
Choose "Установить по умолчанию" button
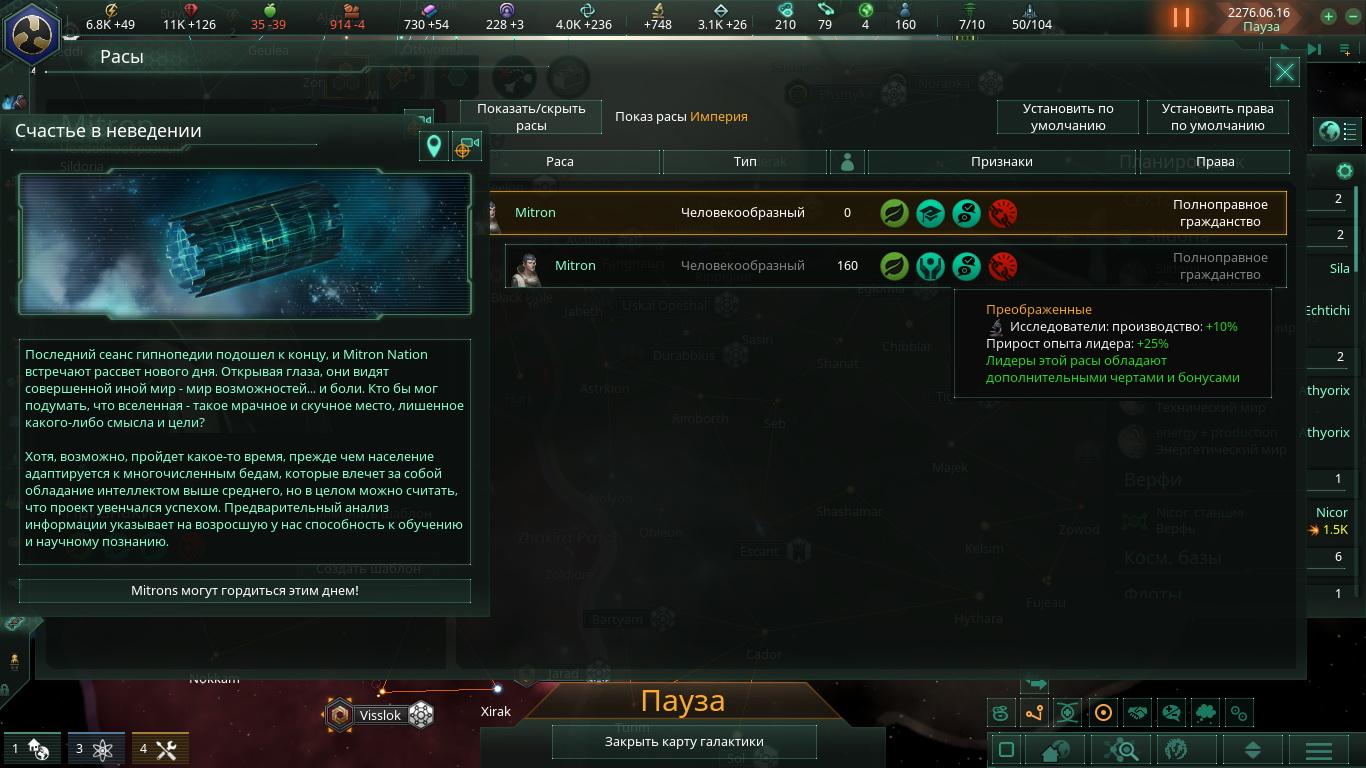(1067, 117)
